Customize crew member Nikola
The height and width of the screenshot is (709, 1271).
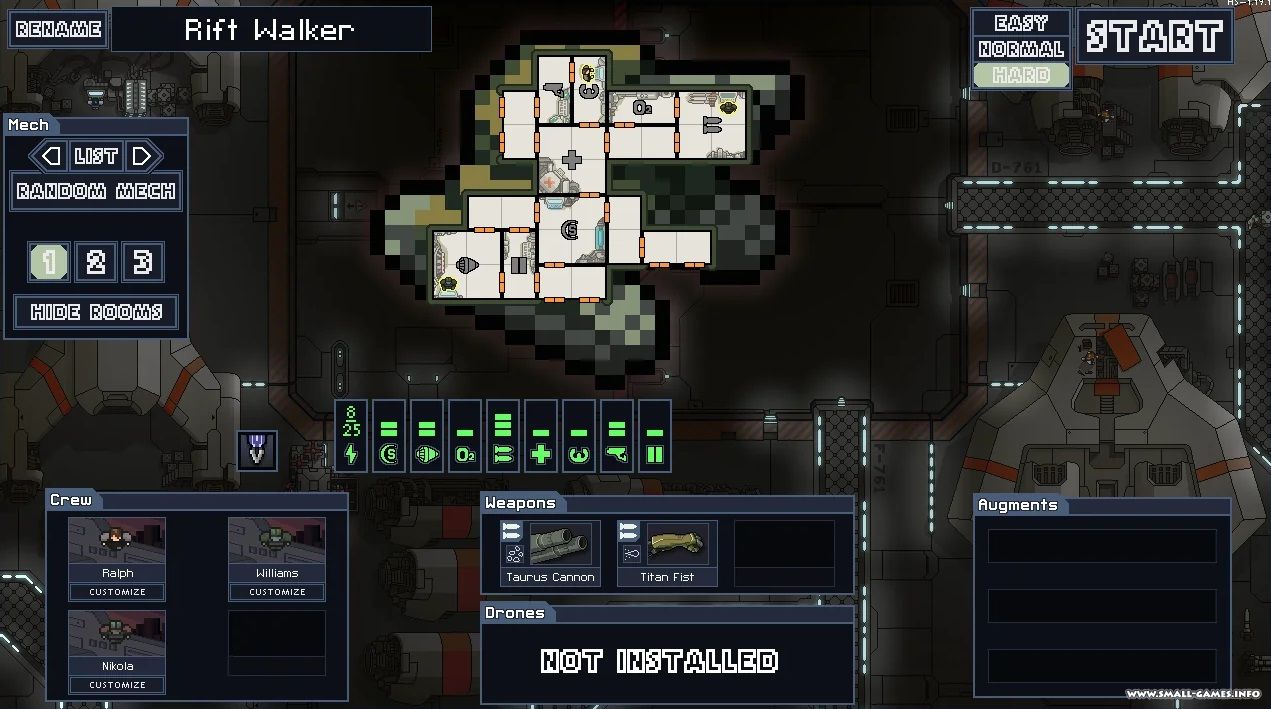[117, 685]
